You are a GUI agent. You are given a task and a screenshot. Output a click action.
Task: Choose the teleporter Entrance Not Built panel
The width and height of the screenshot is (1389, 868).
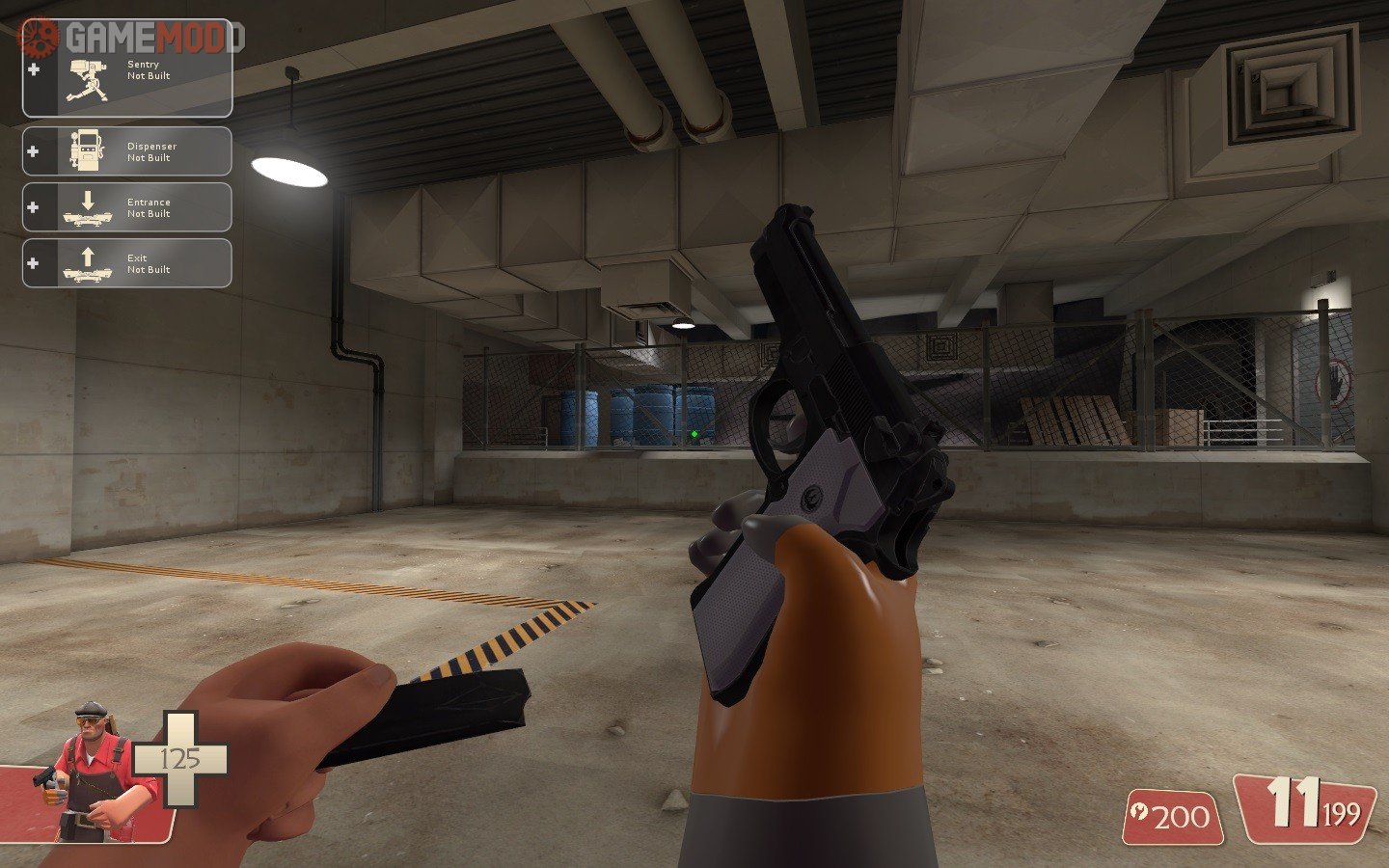click(x=127, y=207)
